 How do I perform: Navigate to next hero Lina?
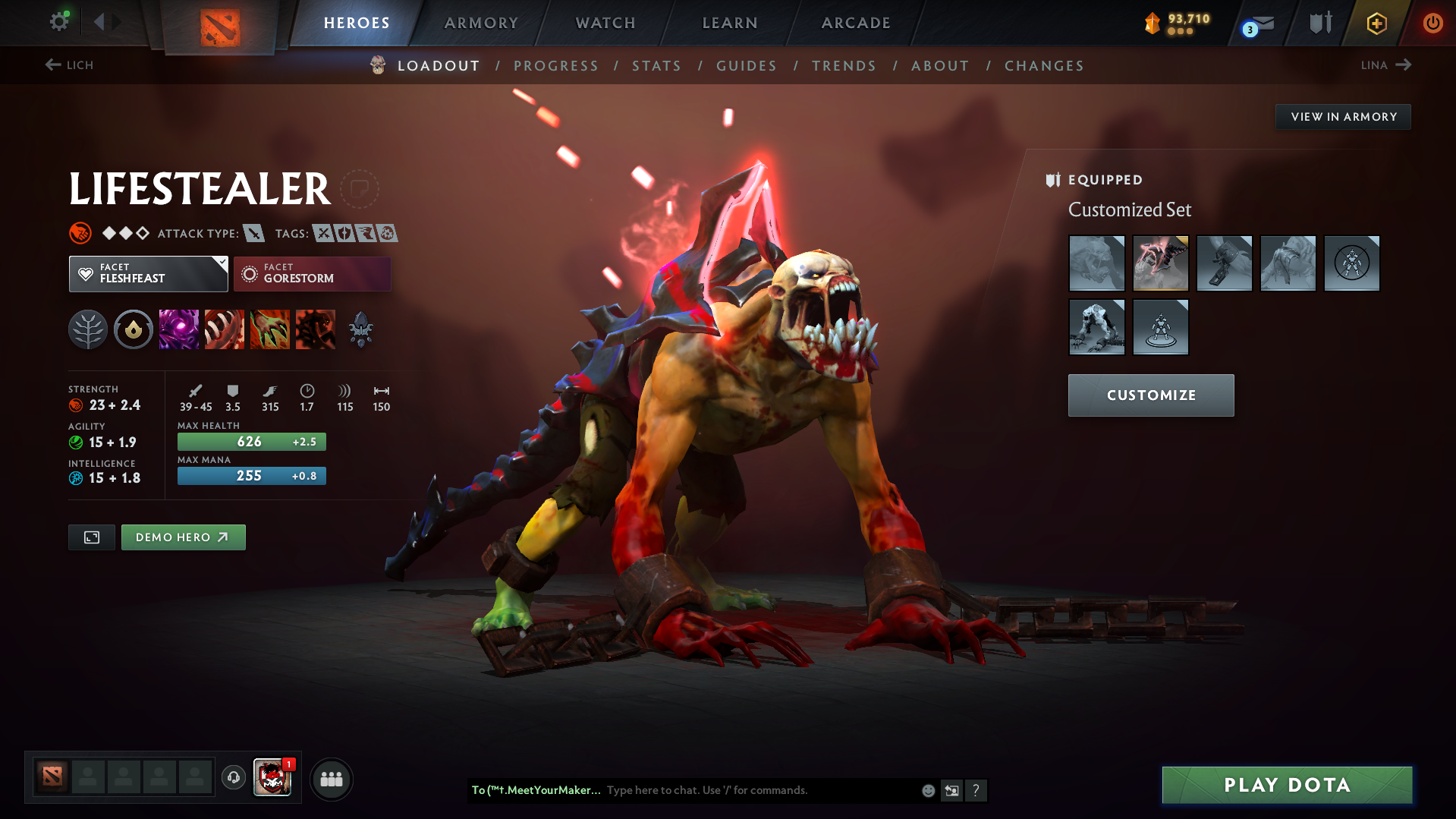coord(1385,65)
